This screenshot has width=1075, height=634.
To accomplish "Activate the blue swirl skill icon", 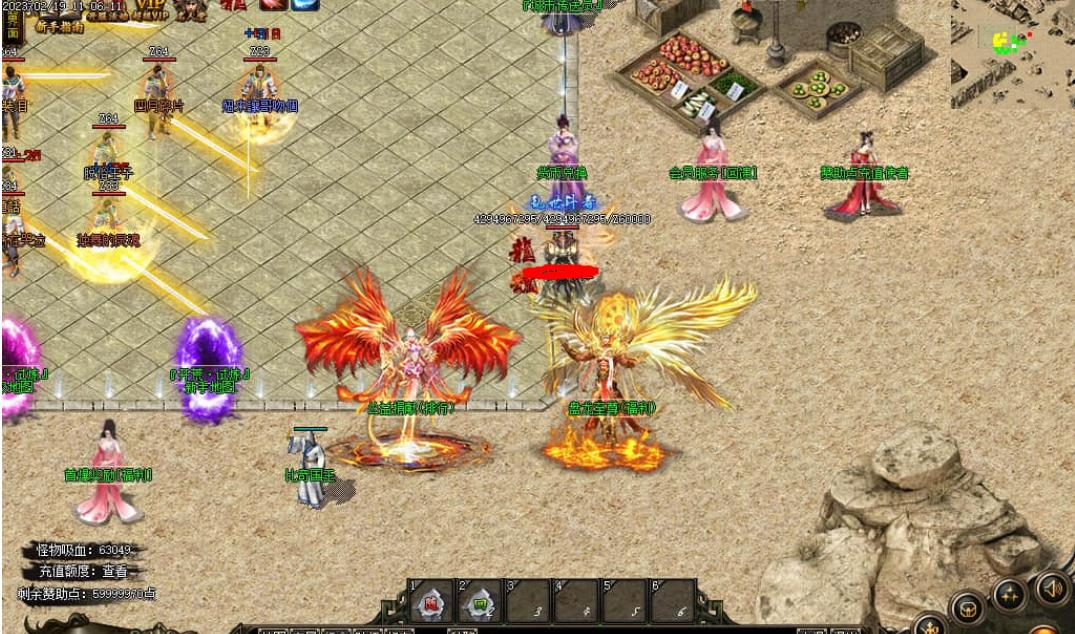I will [305, 4].
